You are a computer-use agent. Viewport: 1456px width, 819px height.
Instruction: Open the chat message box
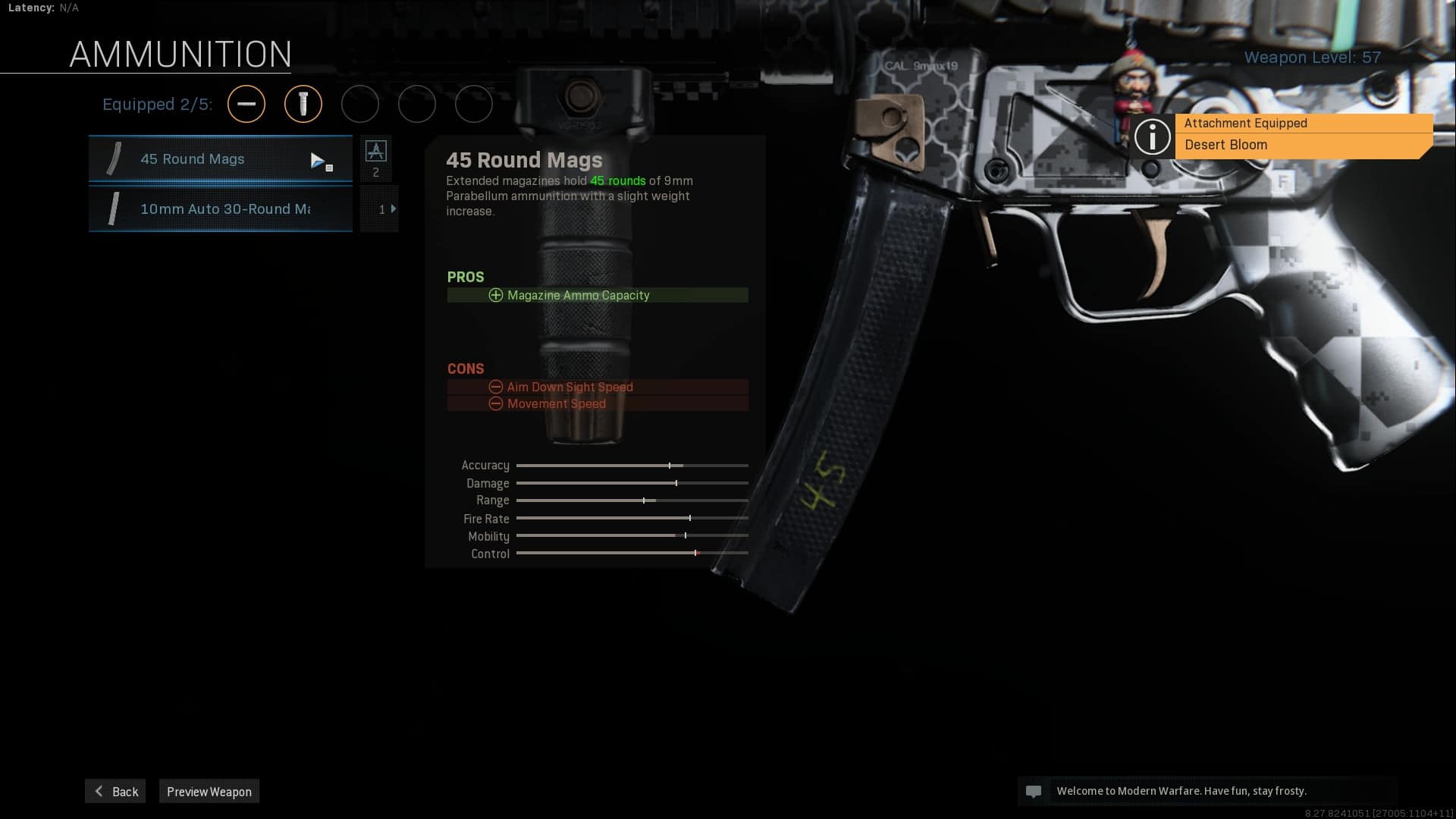1206,791
